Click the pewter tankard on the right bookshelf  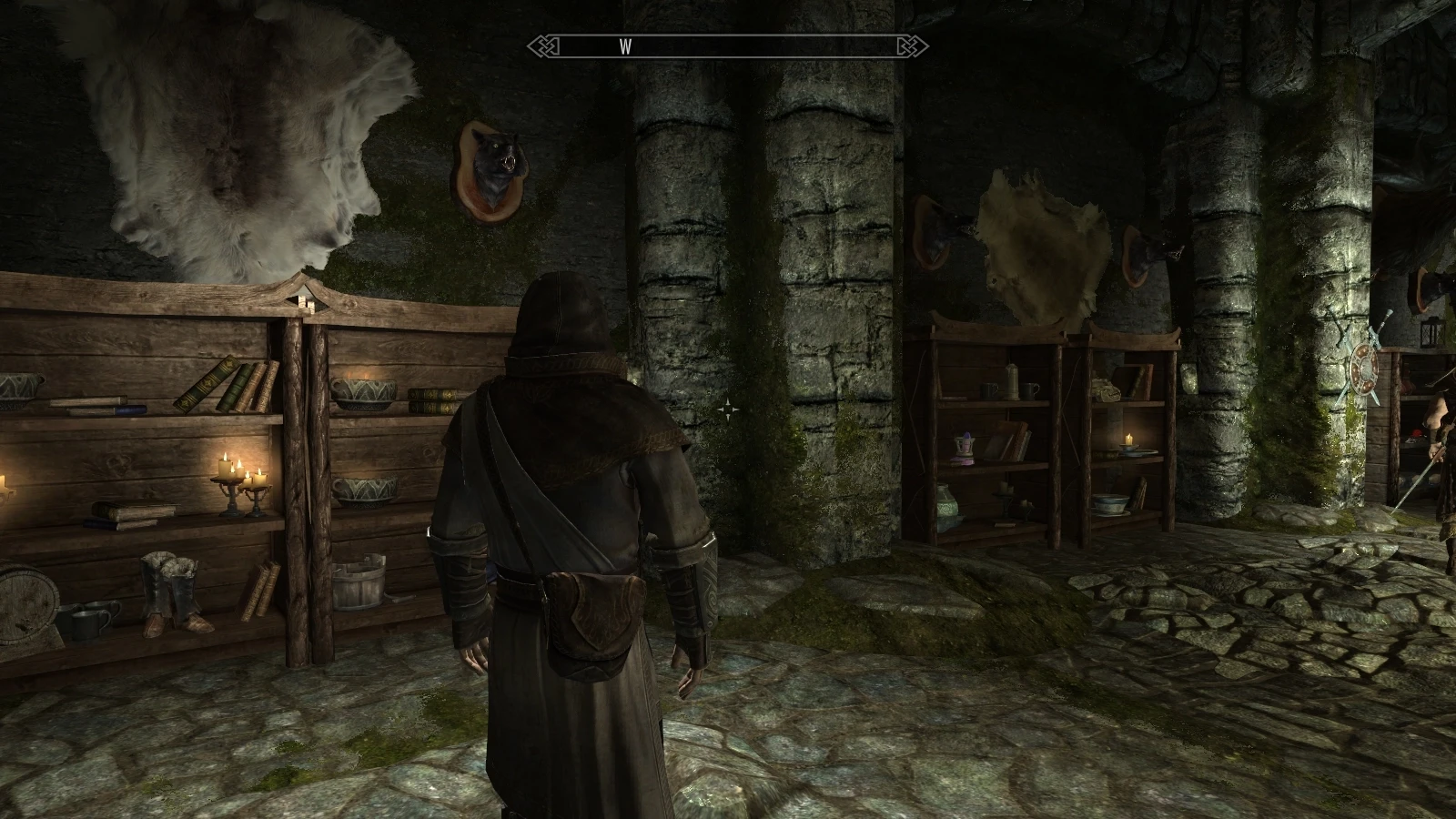point(989,389)
